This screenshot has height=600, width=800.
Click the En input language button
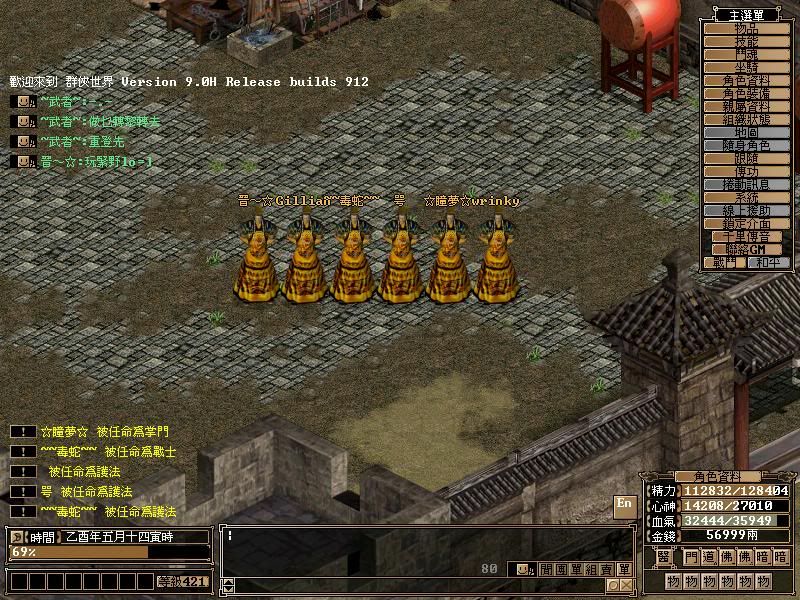(x=624, y=504)
